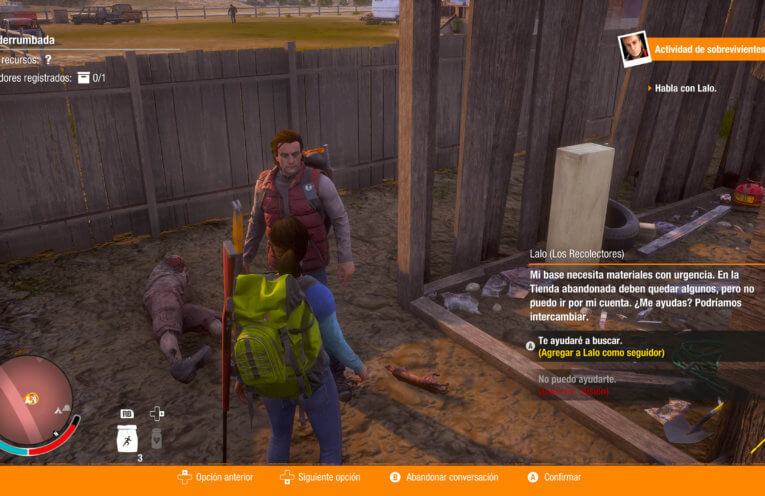Screen dimensions: 765x496
Task: Select the greyed-out heart bottle item slot
Action: point(156,438)
